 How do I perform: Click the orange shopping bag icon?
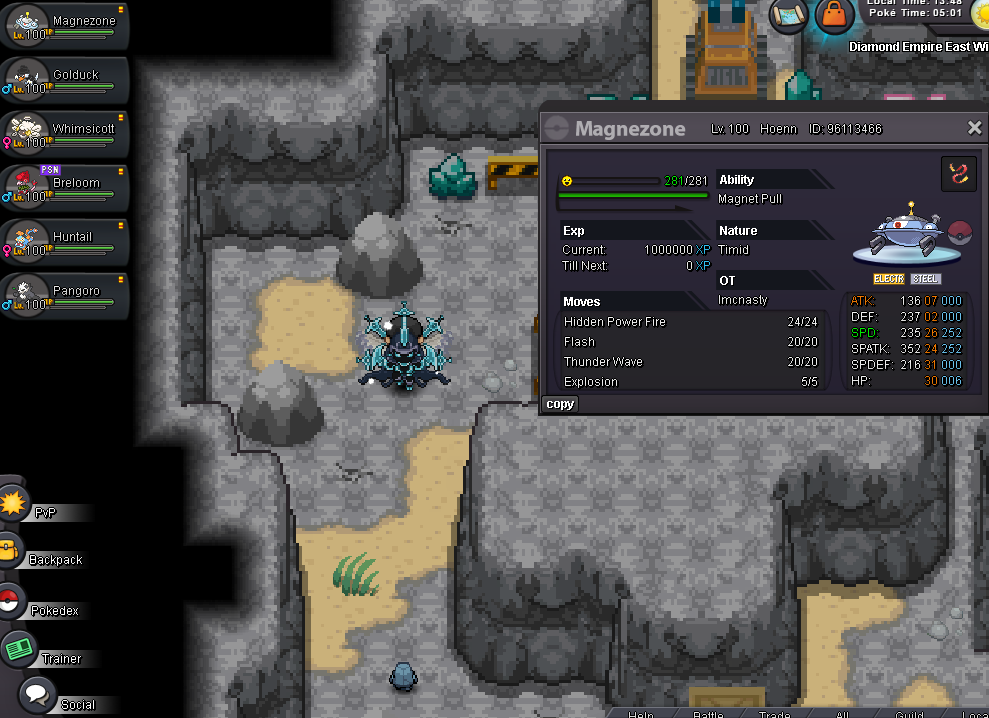click(834, 15)
